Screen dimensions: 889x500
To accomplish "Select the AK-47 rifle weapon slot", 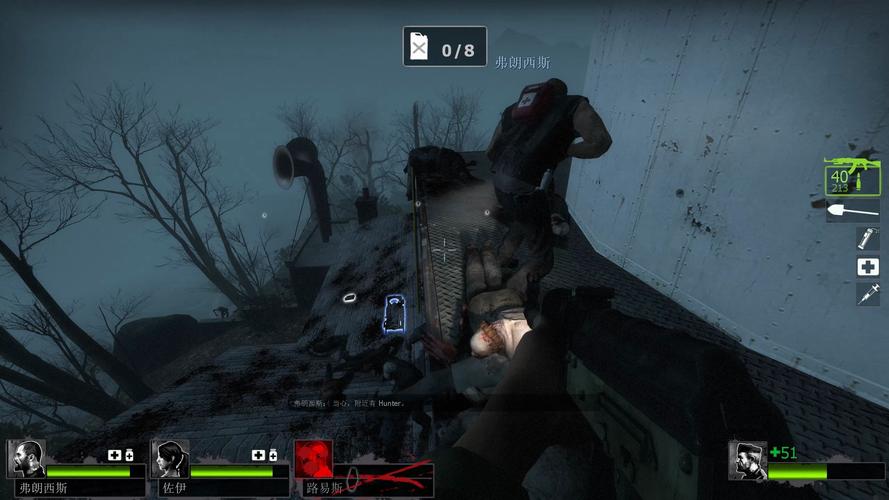I will (x=852, y=178).
